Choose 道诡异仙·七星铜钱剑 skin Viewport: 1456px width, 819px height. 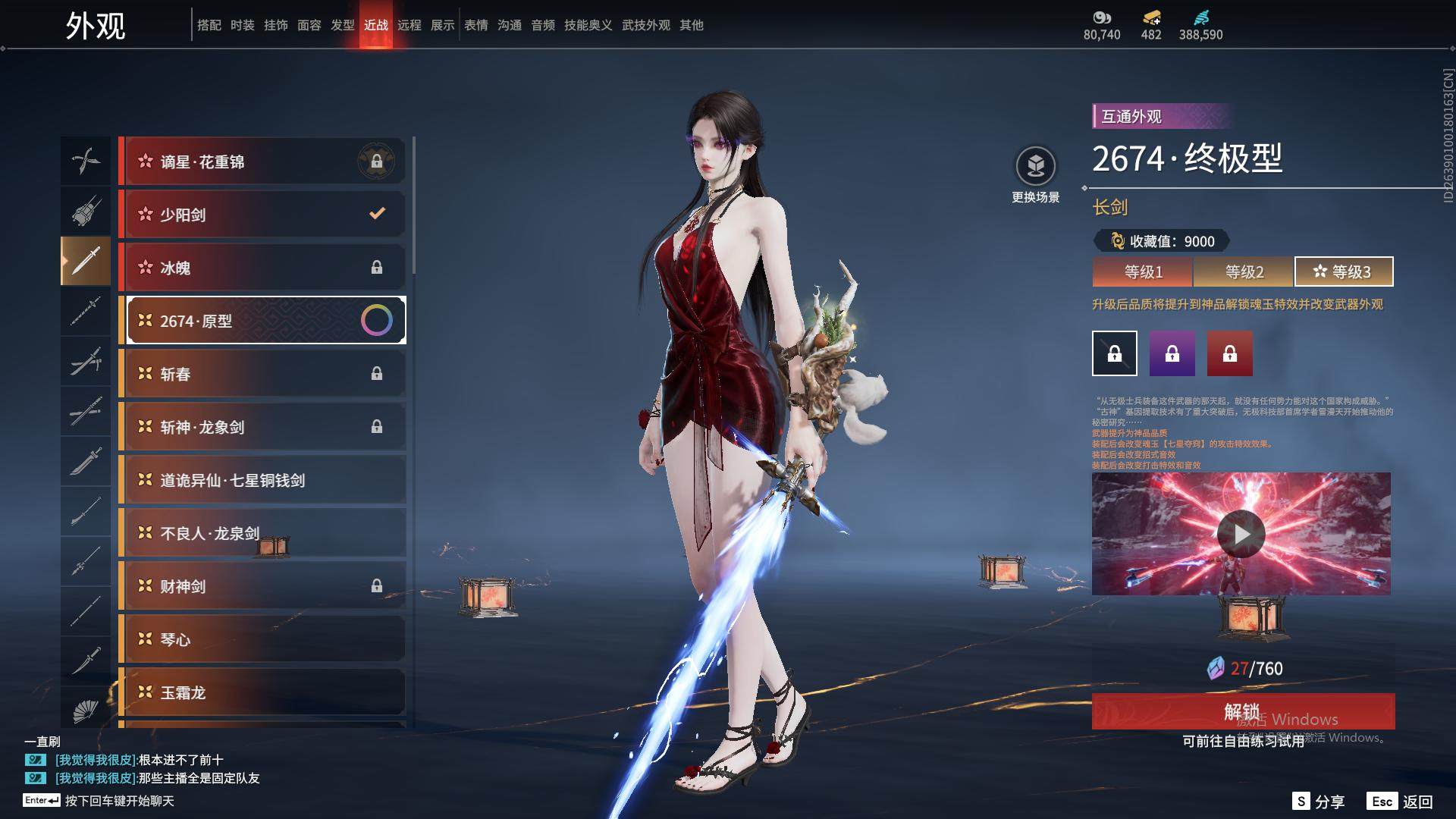pos(262,480)
